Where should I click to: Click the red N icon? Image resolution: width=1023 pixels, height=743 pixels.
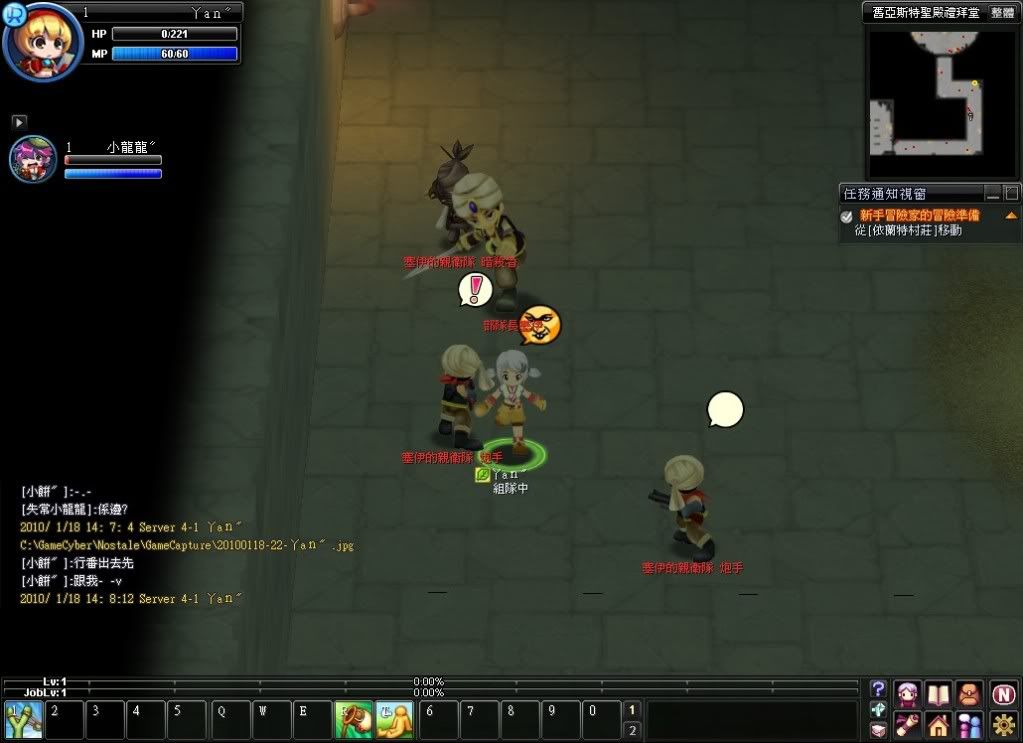pos(1003,693)
